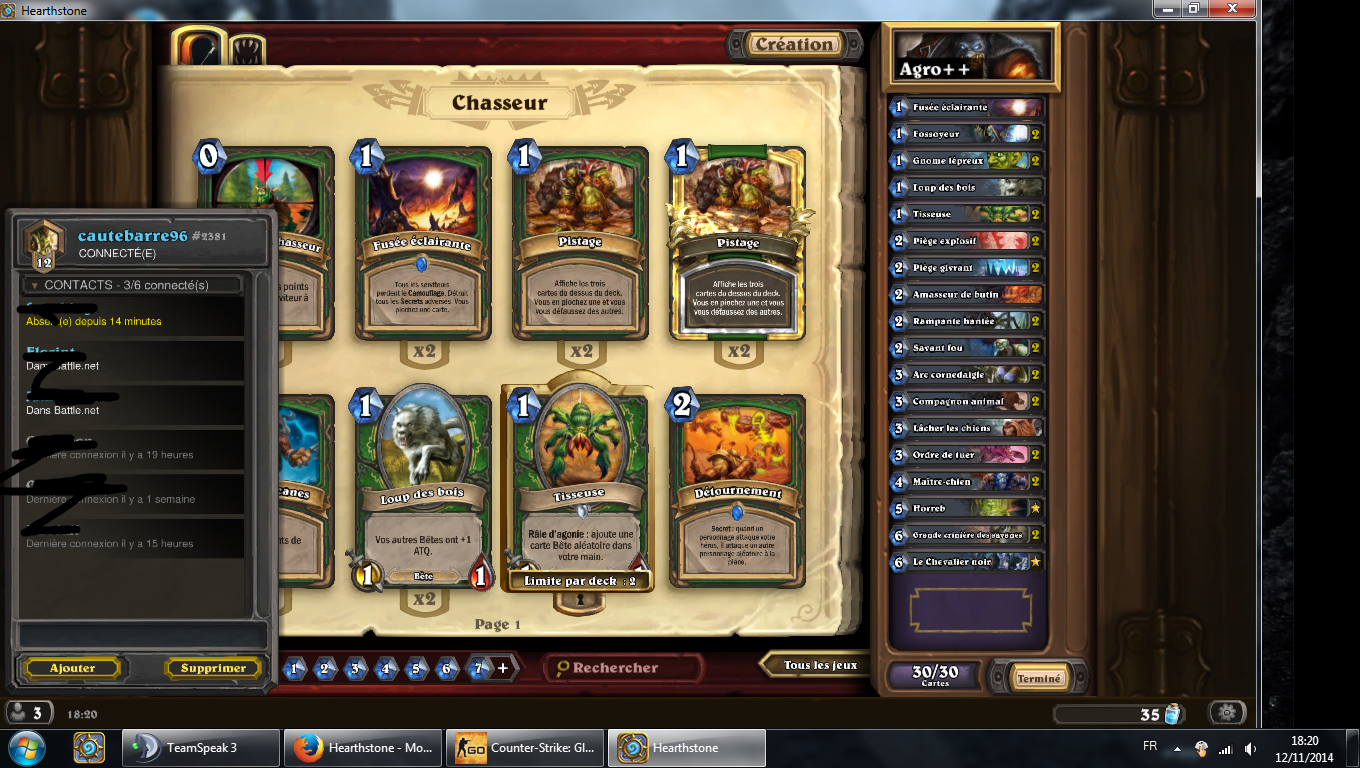Select the Loup des bois collection card
The image size is (1360, 768).
click(x=424, y=490)
